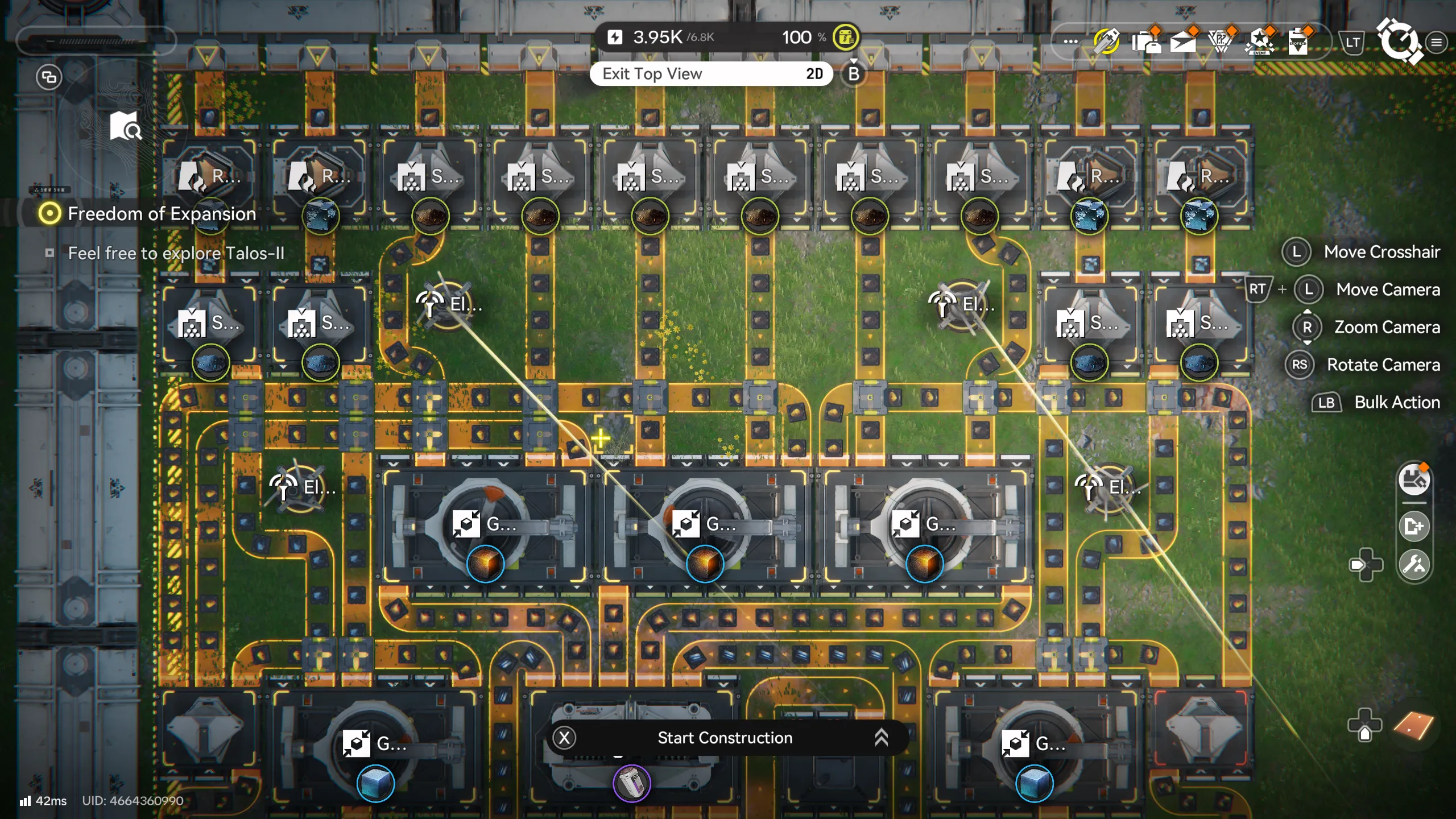1456x819 pixels.
Task: Collapse the minimap duplicate icon top left
Action: [x=48, y=77]
